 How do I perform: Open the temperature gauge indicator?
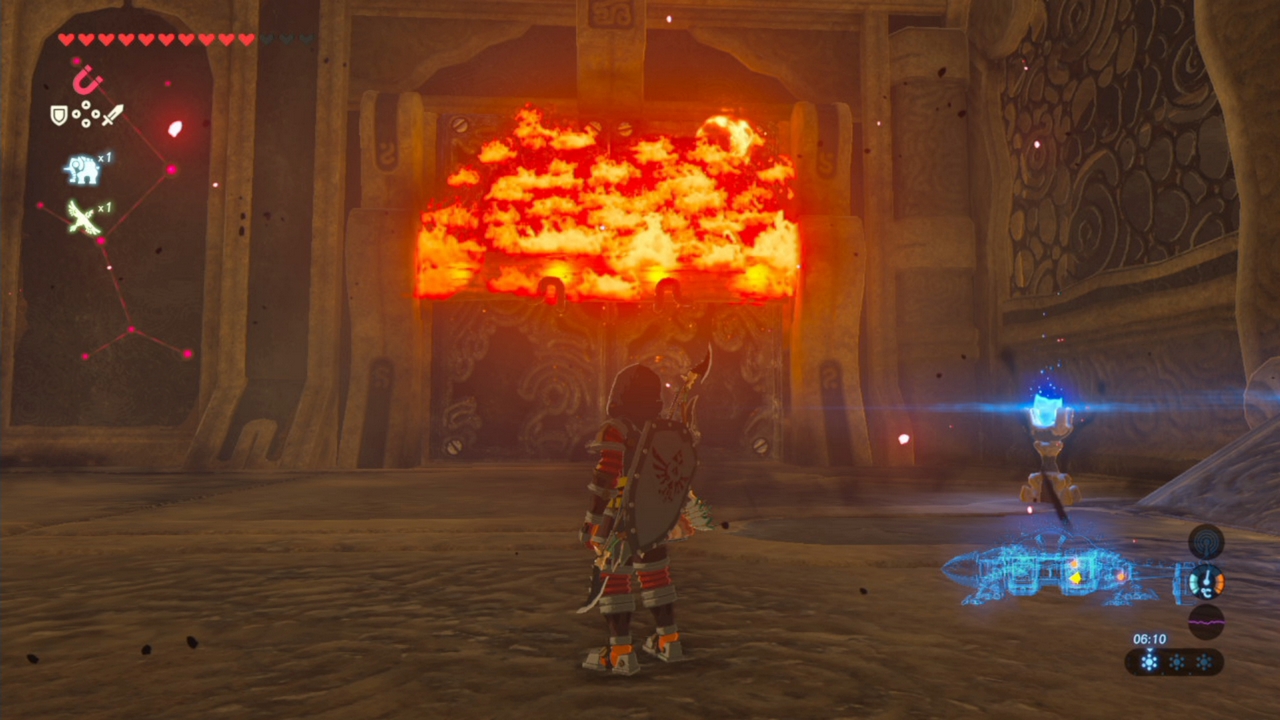pos(1206,581)
